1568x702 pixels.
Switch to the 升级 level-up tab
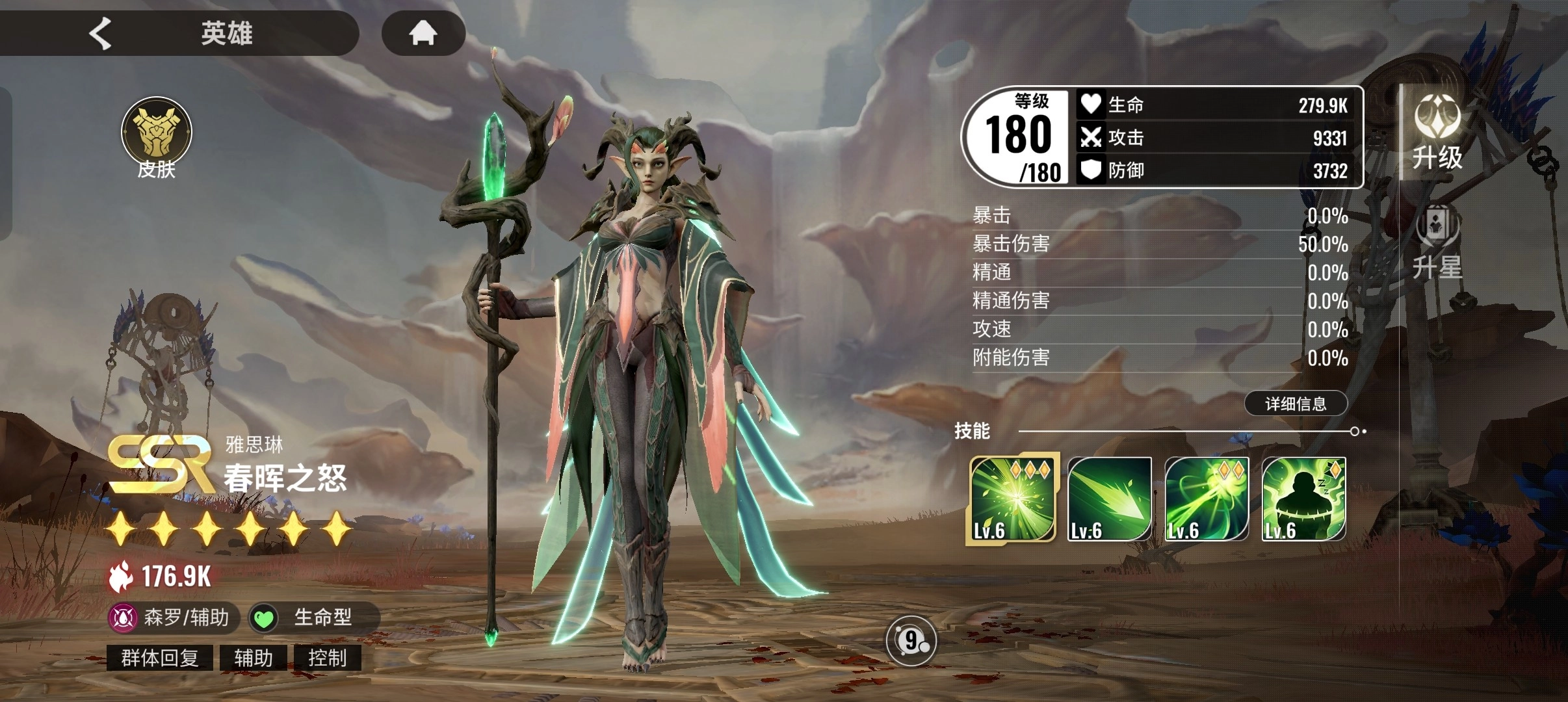pyautogui.click(x=1437, y=133)
